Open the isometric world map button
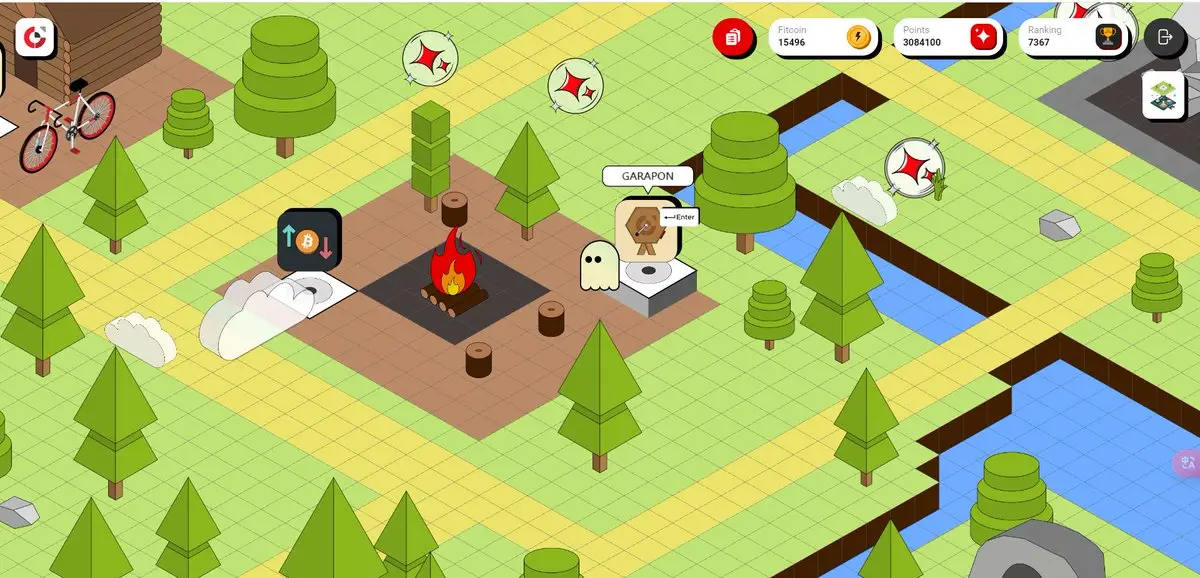Image resolution: width=1200 pixels, height=578 pixels. [x=1164, y=95]
